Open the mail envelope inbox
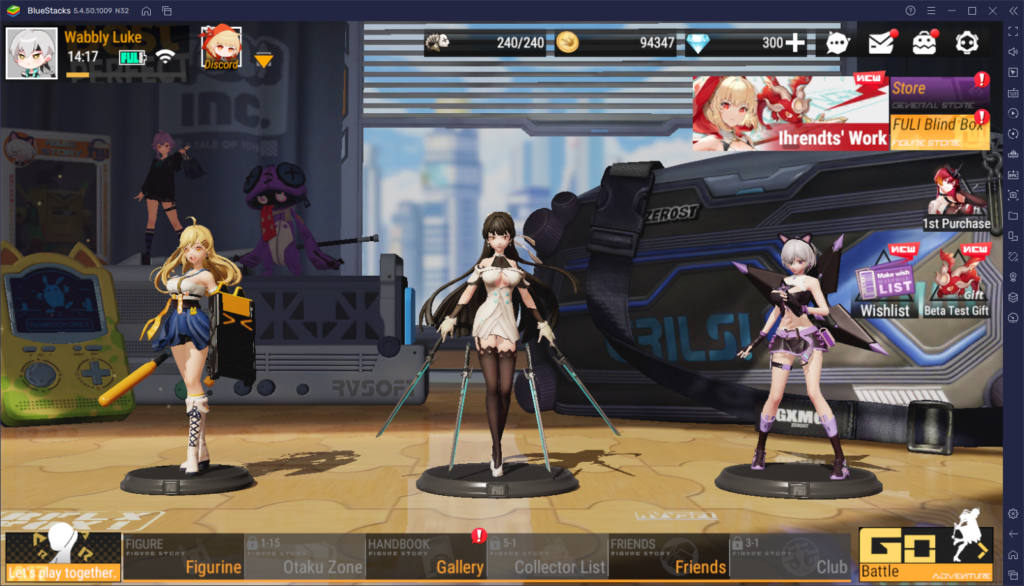This screenshot has height=586, width=1024. [880, 43]
